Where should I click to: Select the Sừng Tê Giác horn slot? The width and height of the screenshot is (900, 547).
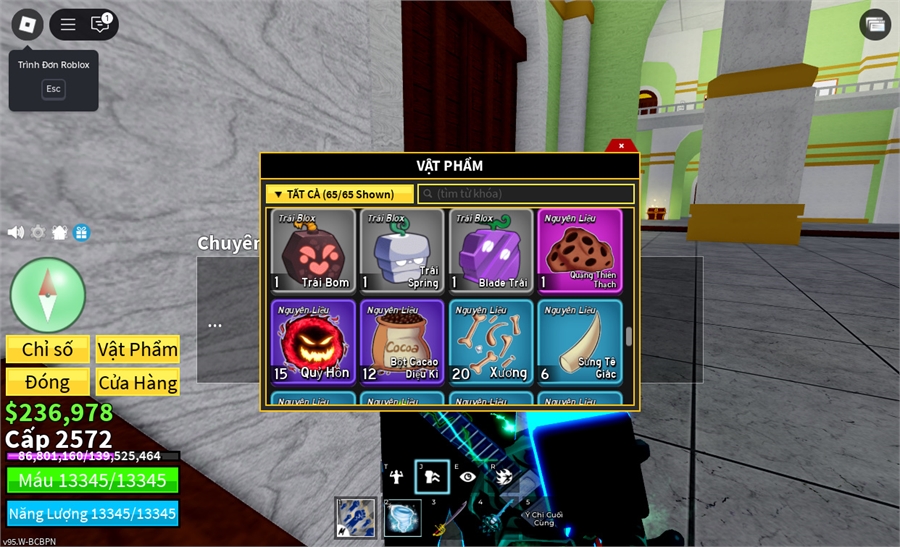coord(580,341)
